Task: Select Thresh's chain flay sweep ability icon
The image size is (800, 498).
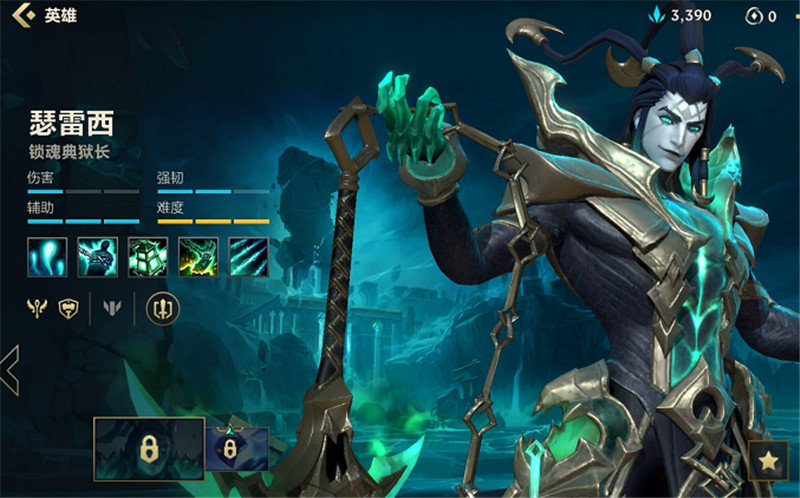Action: [x=198, y=257]
